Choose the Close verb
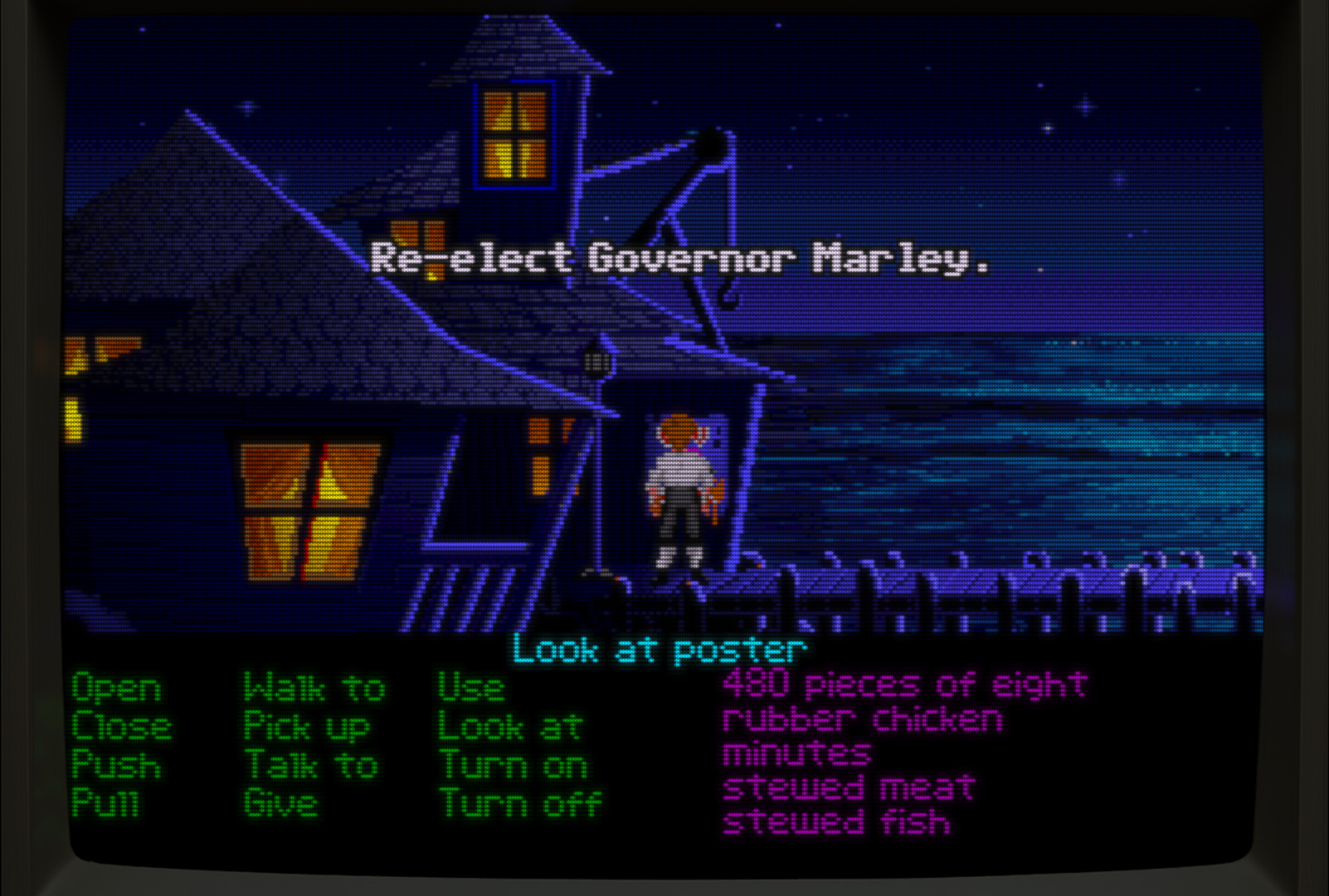This screenshot has height=896, width=1329. (121, 727)
